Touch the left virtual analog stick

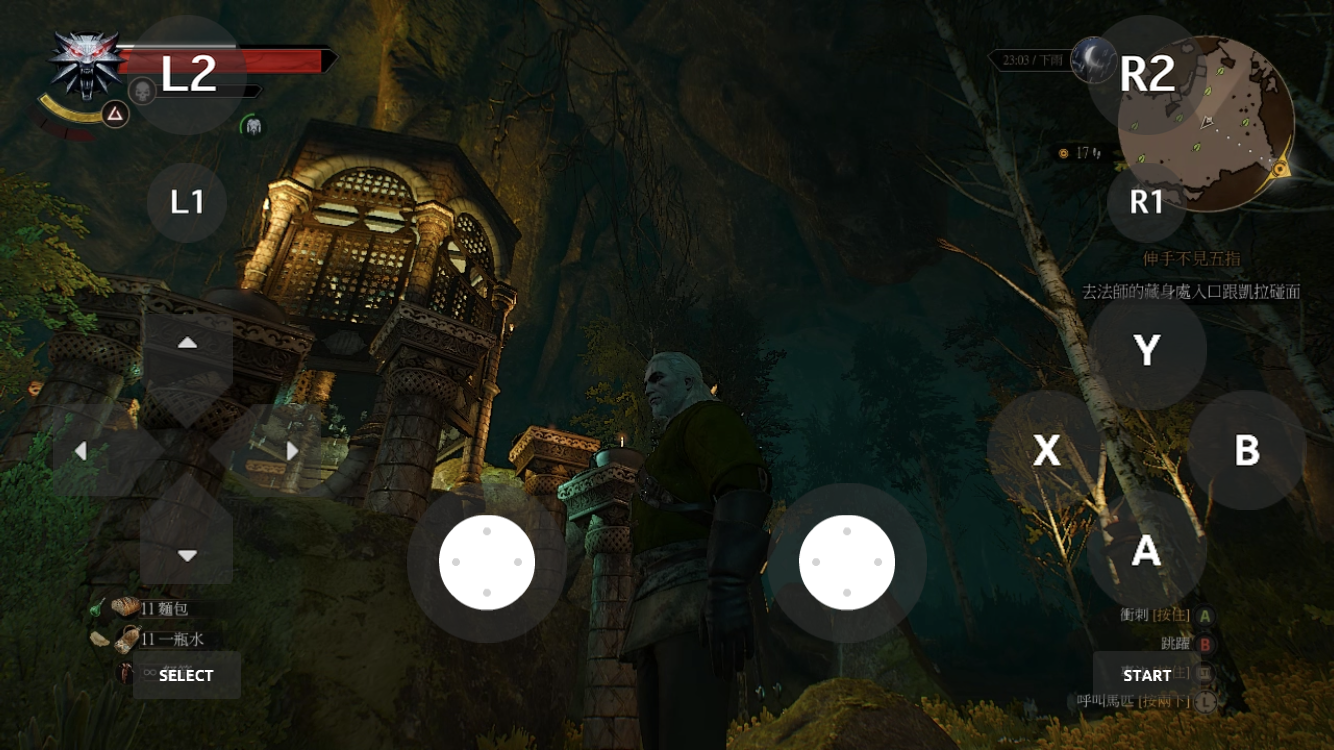pos(487,563)
